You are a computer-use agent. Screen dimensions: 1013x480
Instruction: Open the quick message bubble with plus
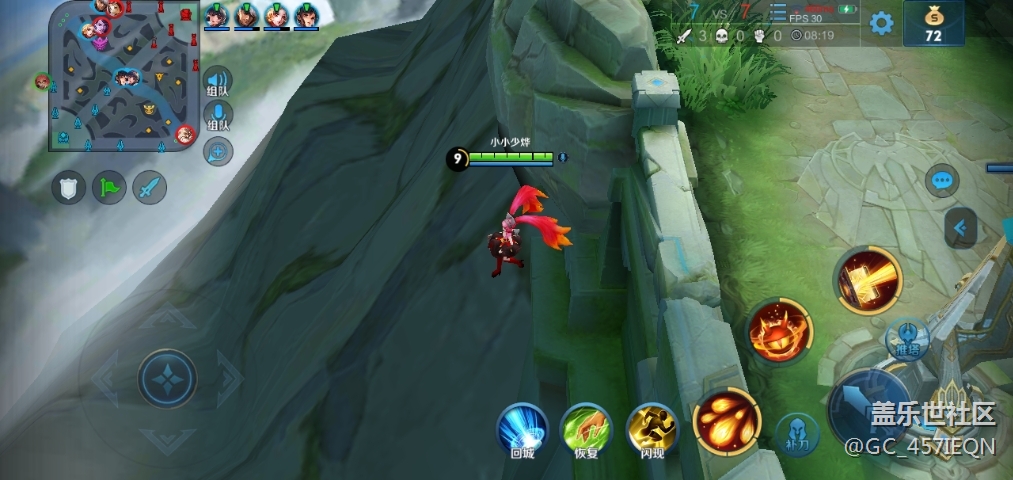pos(218,151)
